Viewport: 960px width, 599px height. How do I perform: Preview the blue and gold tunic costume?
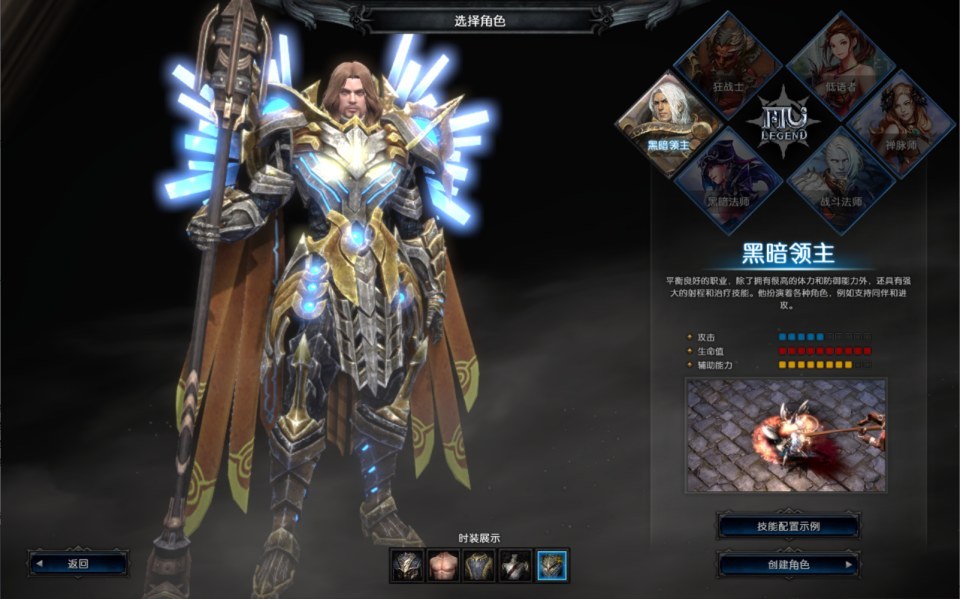pos(479,566)
